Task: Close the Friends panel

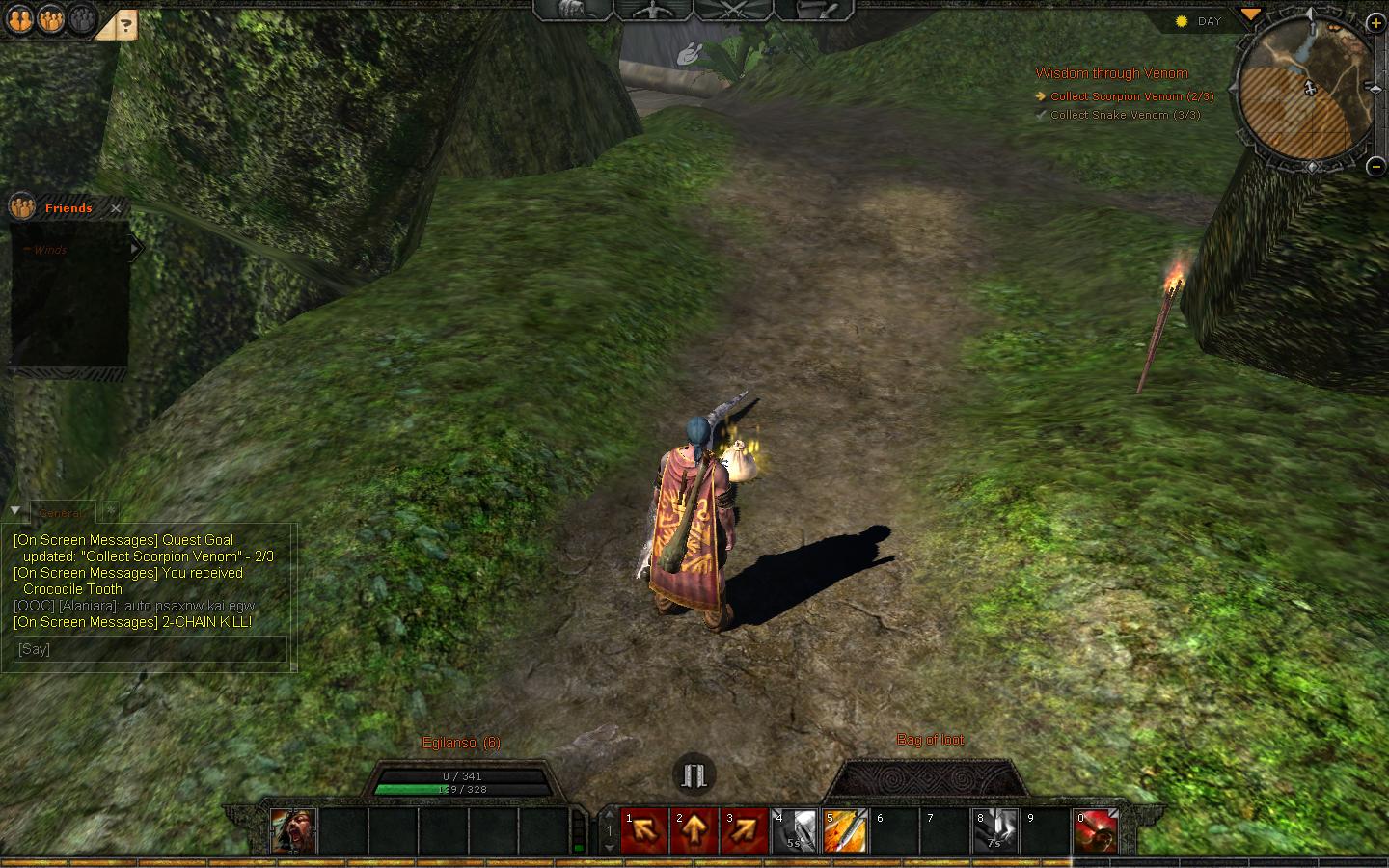Action: tap(116, 208)
